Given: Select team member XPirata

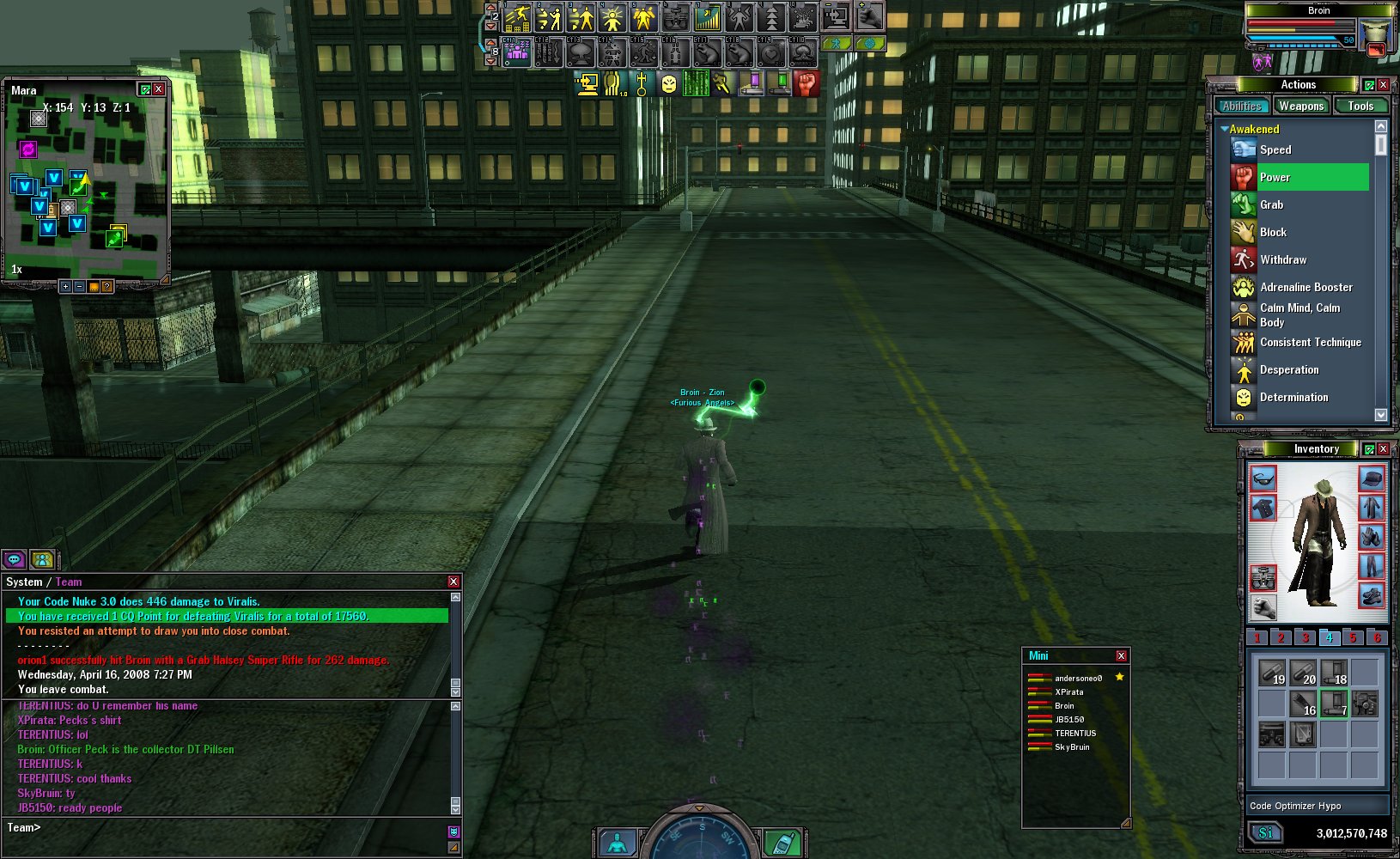Looking at the screenshot, I should point(1068,692).
